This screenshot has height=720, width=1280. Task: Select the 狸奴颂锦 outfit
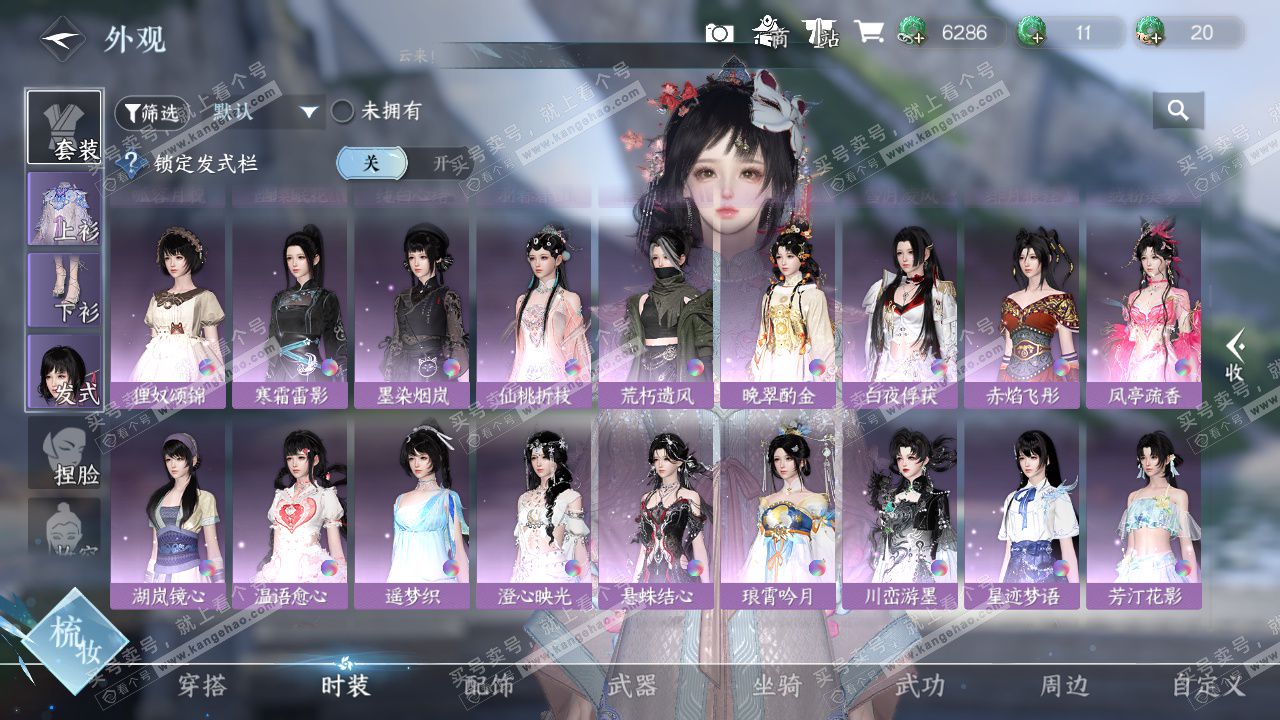click(x=168, y=312)
